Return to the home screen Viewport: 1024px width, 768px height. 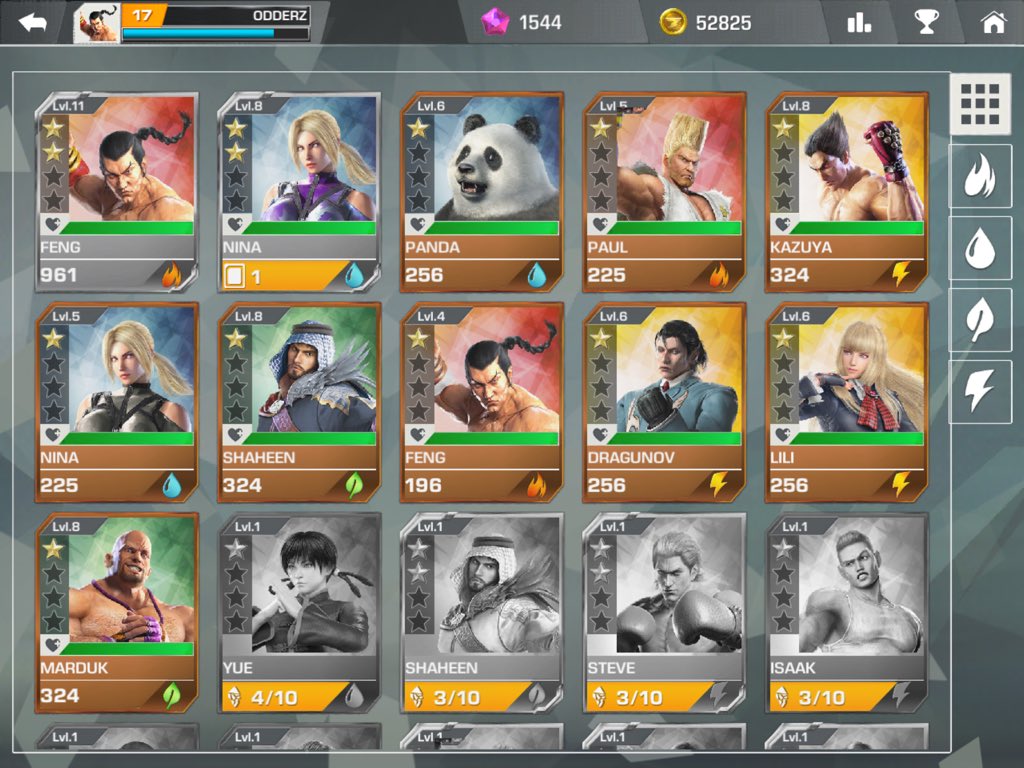tap(993, 22)
